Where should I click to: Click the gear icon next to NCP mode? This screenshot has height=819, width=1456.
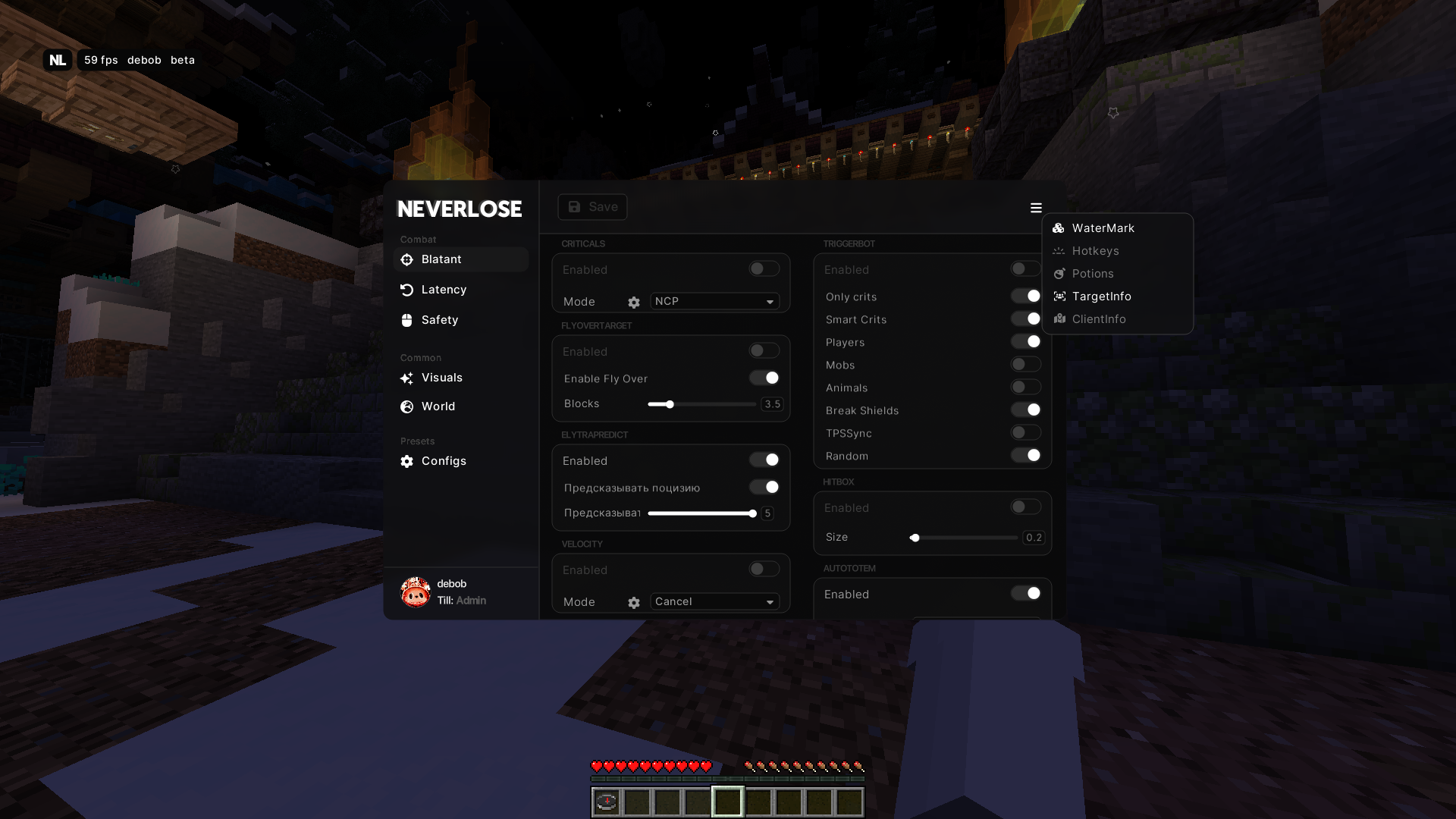(x=634, y=301)
